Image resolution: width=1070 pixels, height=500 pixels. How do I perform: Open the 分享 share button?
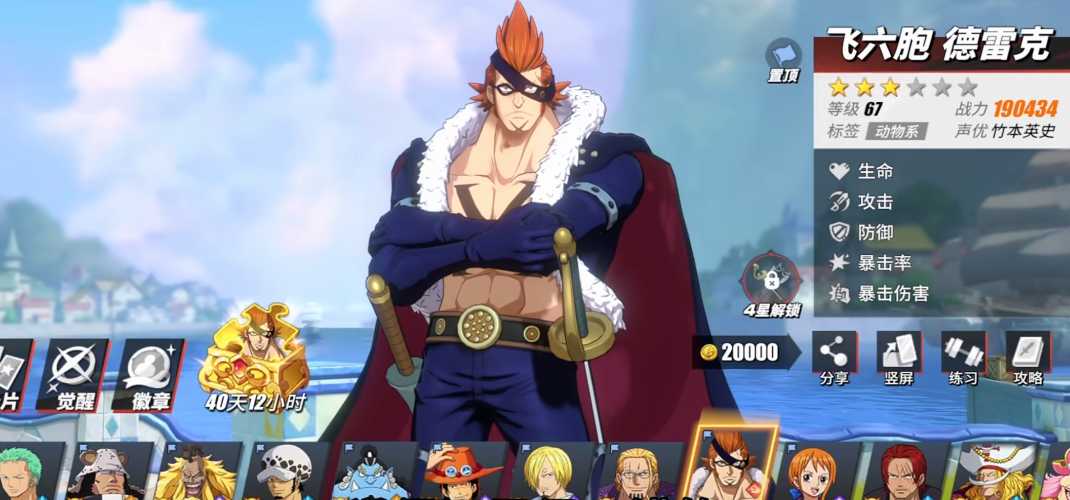point(833,358)
